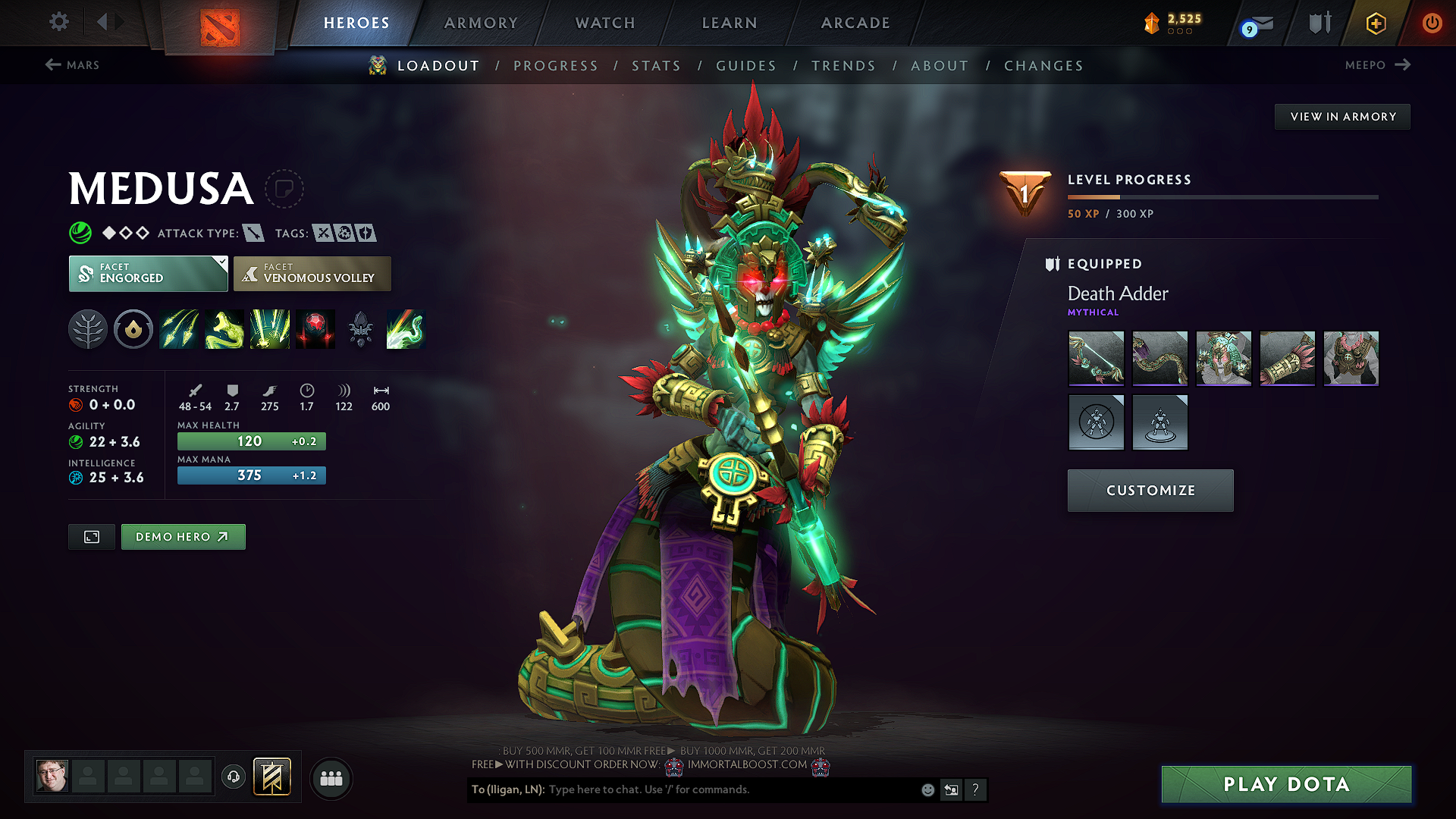Click View in Armory
This screenshot has width=1456, height=819.
(1342, 116)
